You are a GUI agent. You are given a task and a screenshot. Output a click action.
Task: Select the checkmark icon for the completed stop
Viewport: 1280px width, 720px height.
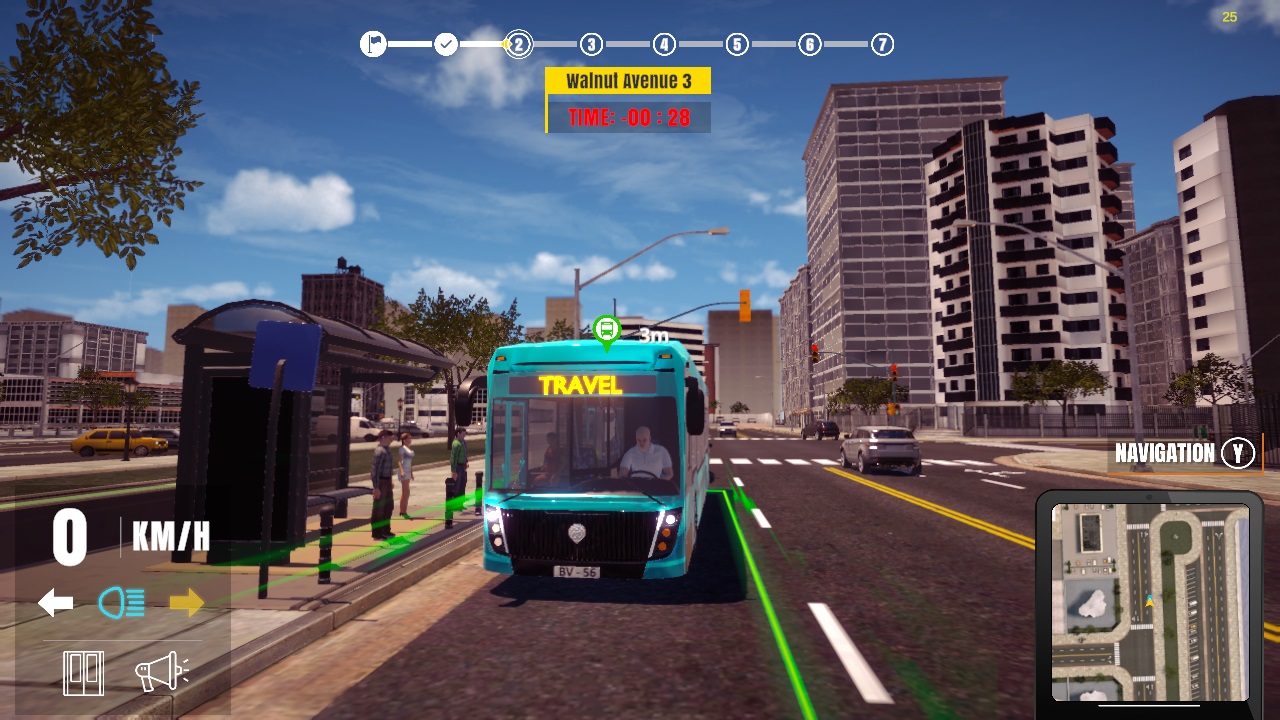[445, 43]
